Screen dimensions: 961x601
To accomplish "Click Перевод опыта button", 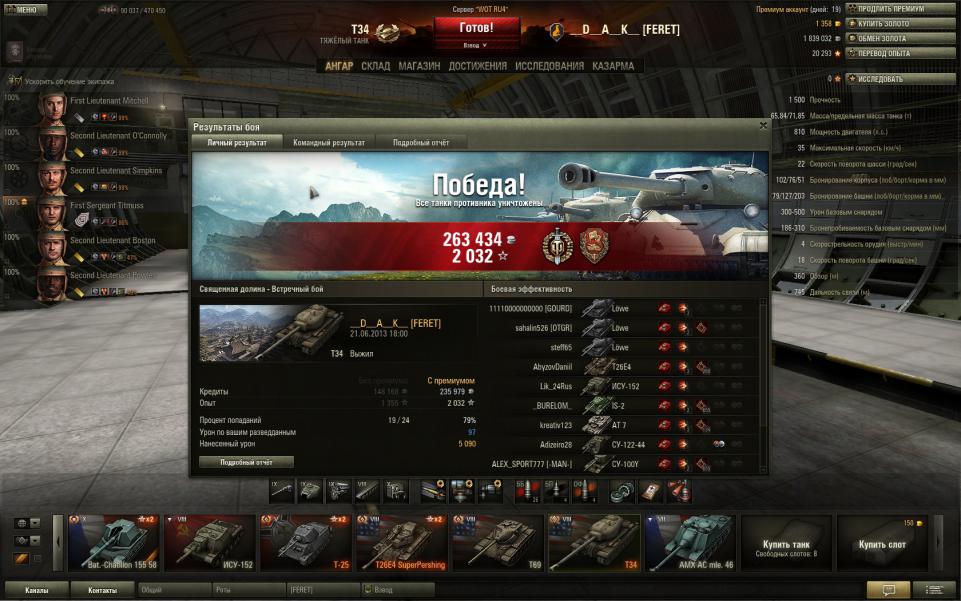I will click(x=899, y=53).
